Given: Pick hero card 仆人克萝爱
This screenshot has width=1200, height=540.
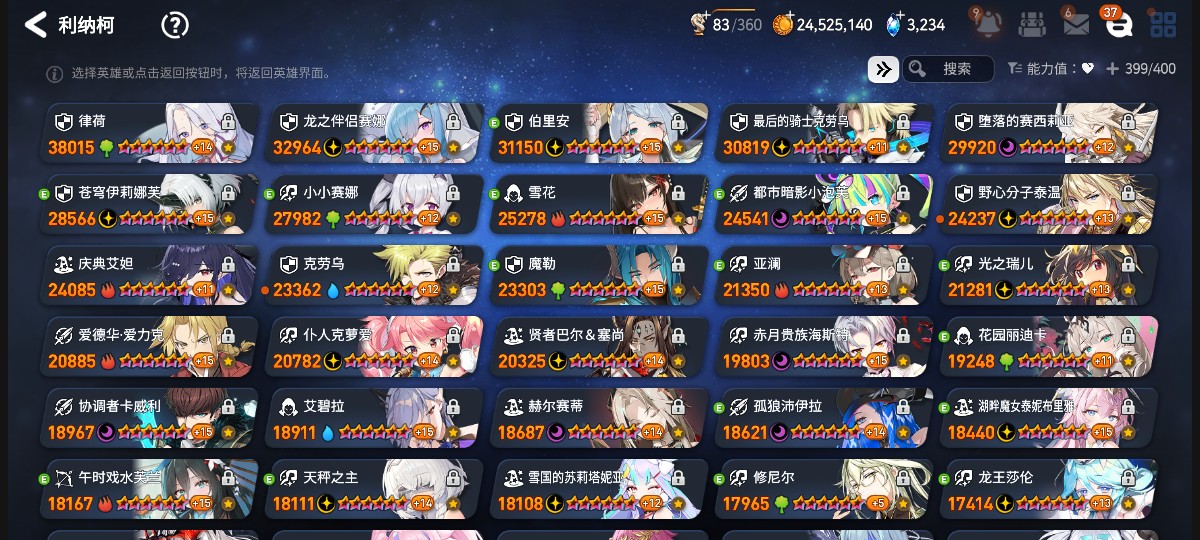Looking at the screenshot, I should pyautogui.click(x=376, y=347).
